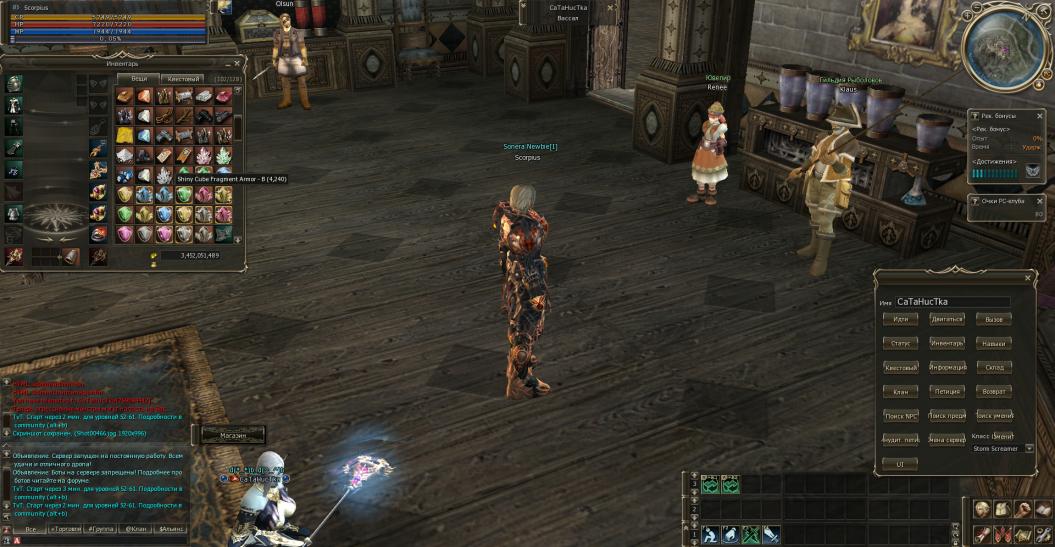Screen dimensions: 1055x547
Task: Switch to the Квестовый inventory tab
Action: (183, 78)
